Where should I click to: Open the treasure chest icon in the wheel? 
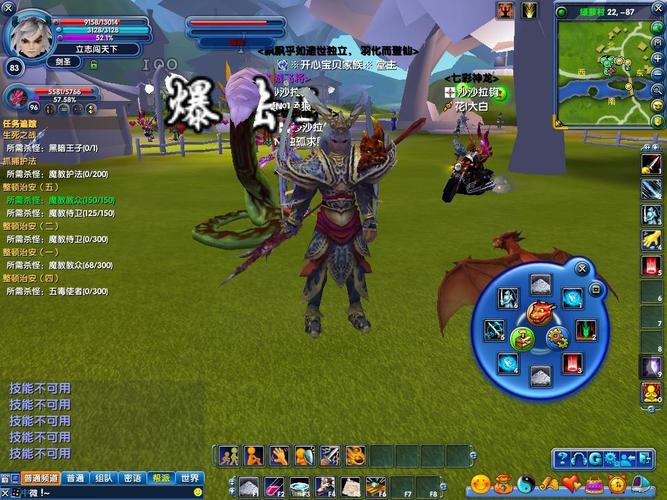pos(521,339)
